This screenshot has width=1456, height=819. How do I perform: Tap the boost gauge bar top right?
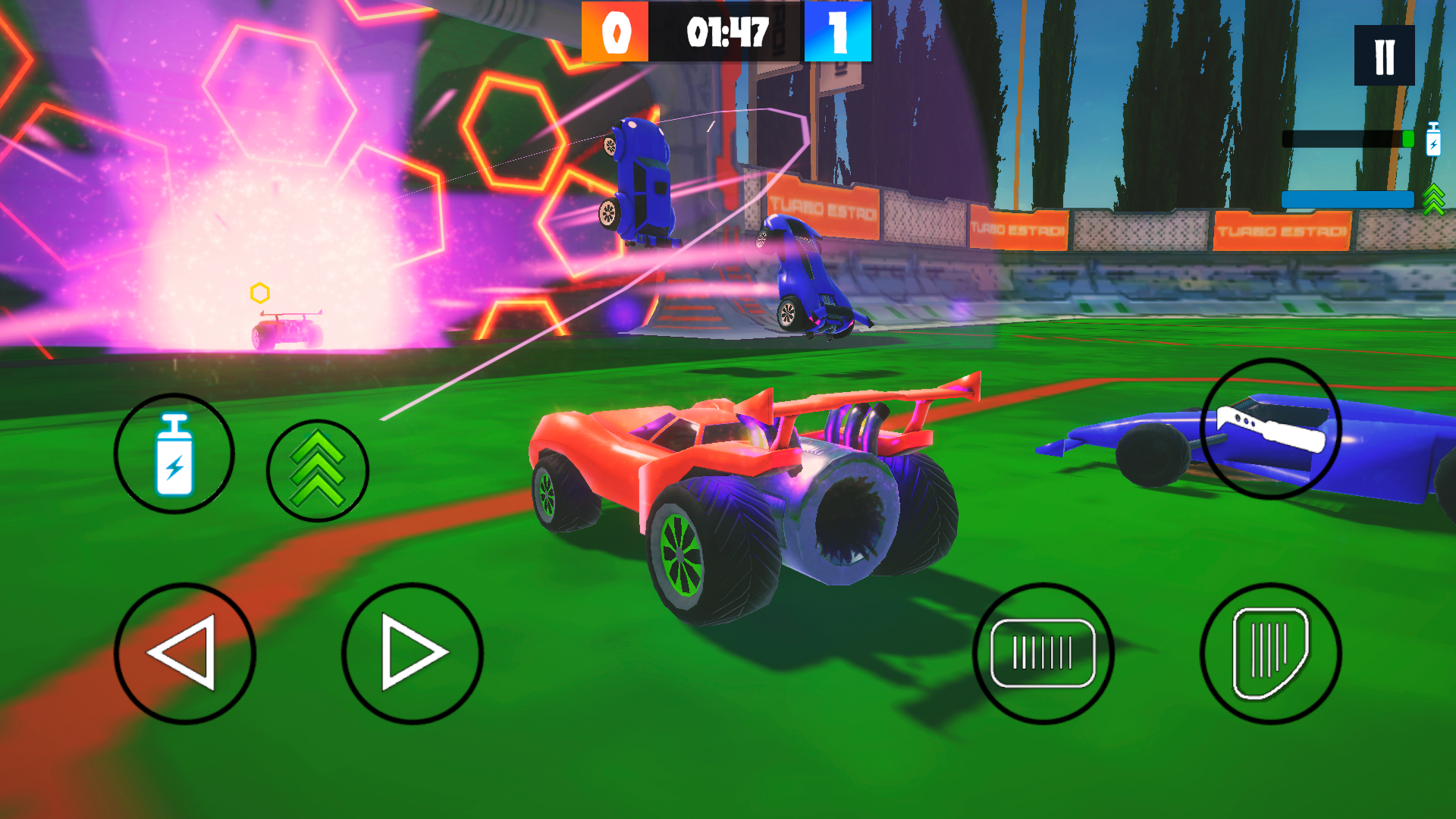(1350, 138)
